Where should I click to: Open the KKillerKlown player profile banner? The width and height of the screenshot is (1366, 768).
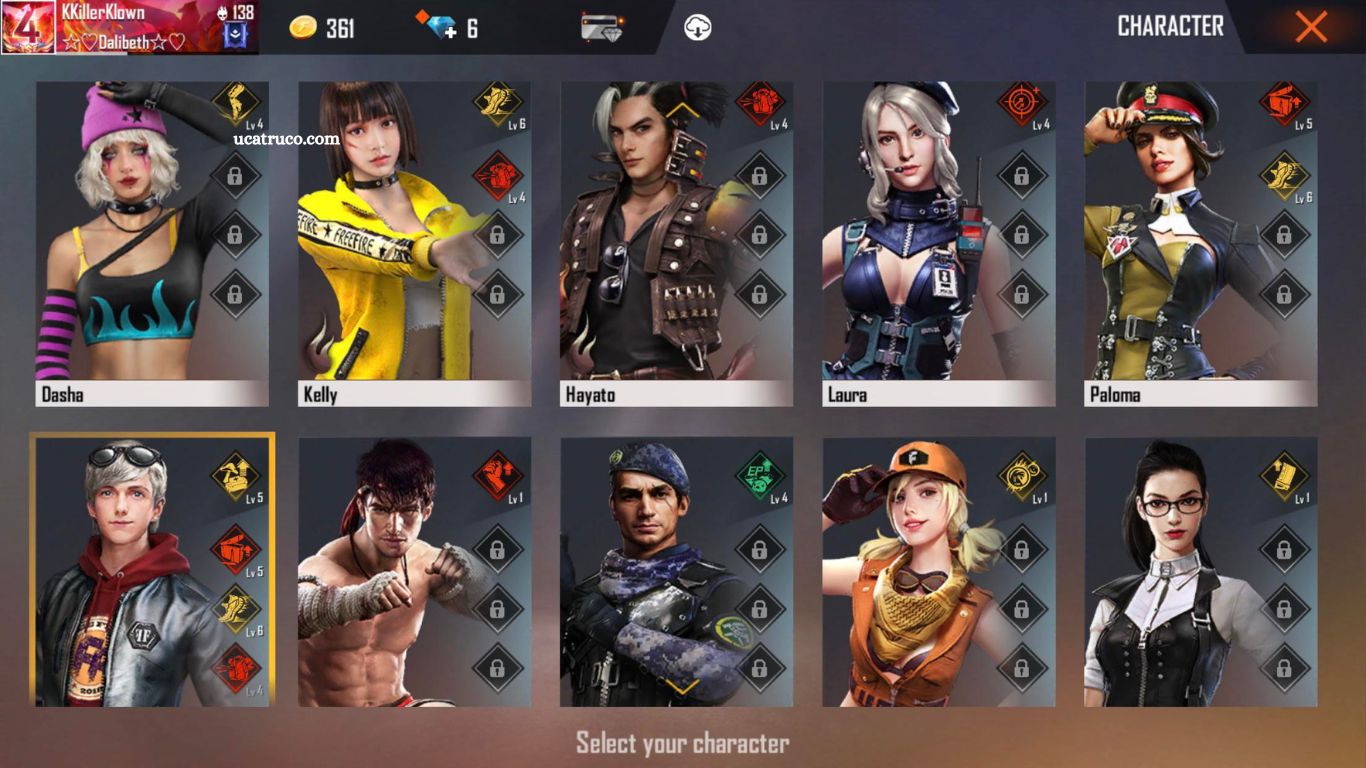[x=130, y=27]
